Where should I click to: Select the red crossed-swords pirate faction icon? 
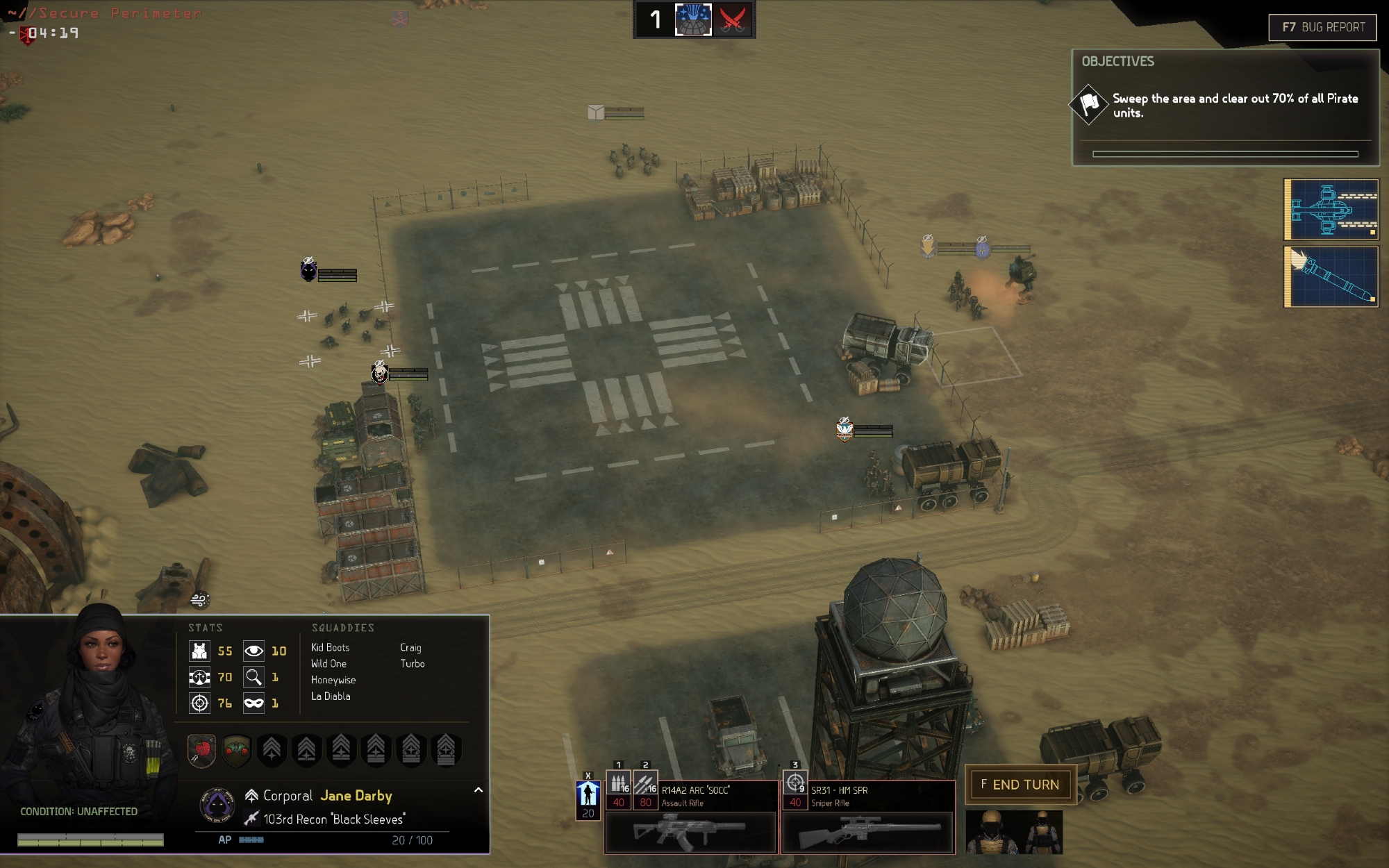pyautogui.click(x=733, y=19)
